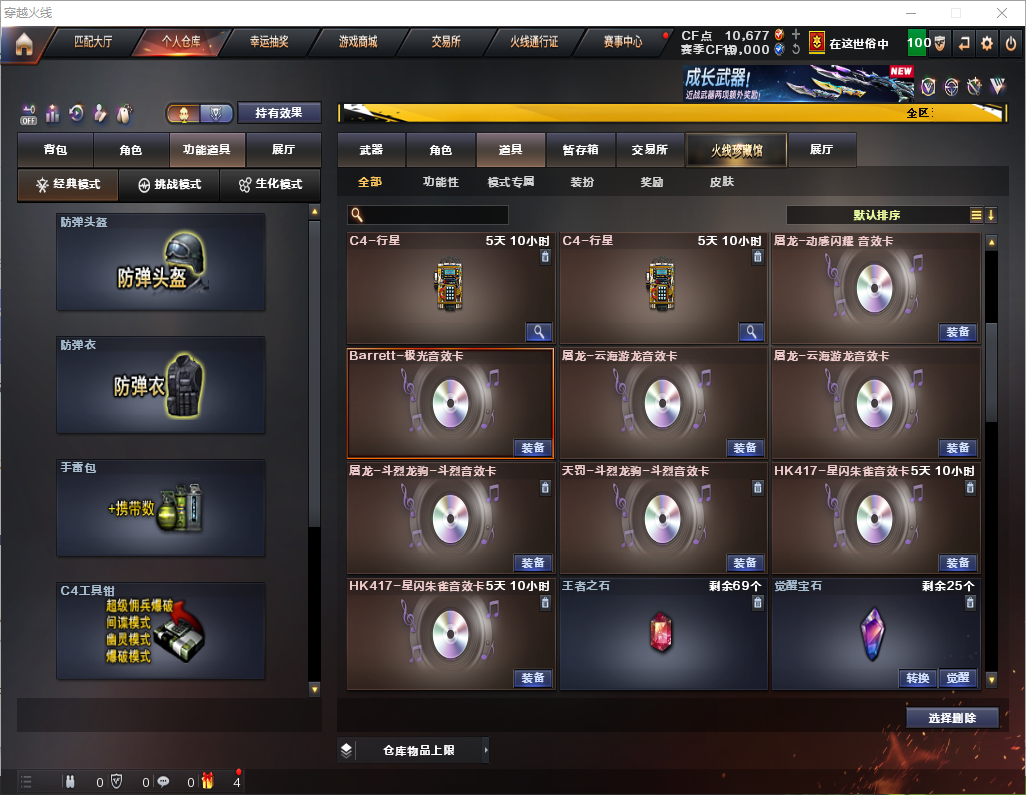This screenshot has height=795, width=1026.
Task: Select the 挑战模式 mode tab
Action: (x=170, y=185)
